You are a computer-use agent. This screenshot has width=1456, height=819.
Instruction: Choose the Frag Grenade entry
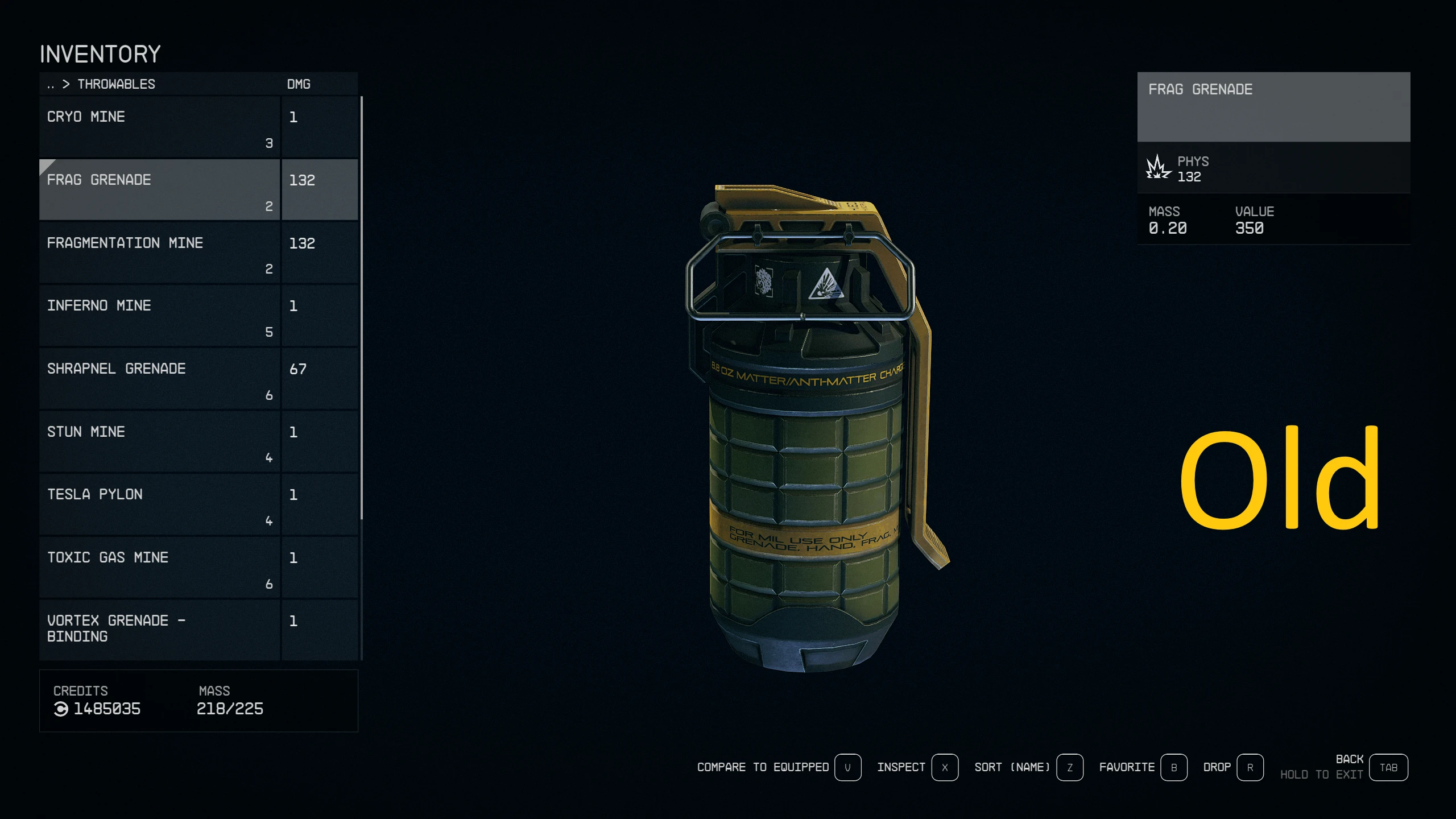(159, 189)
